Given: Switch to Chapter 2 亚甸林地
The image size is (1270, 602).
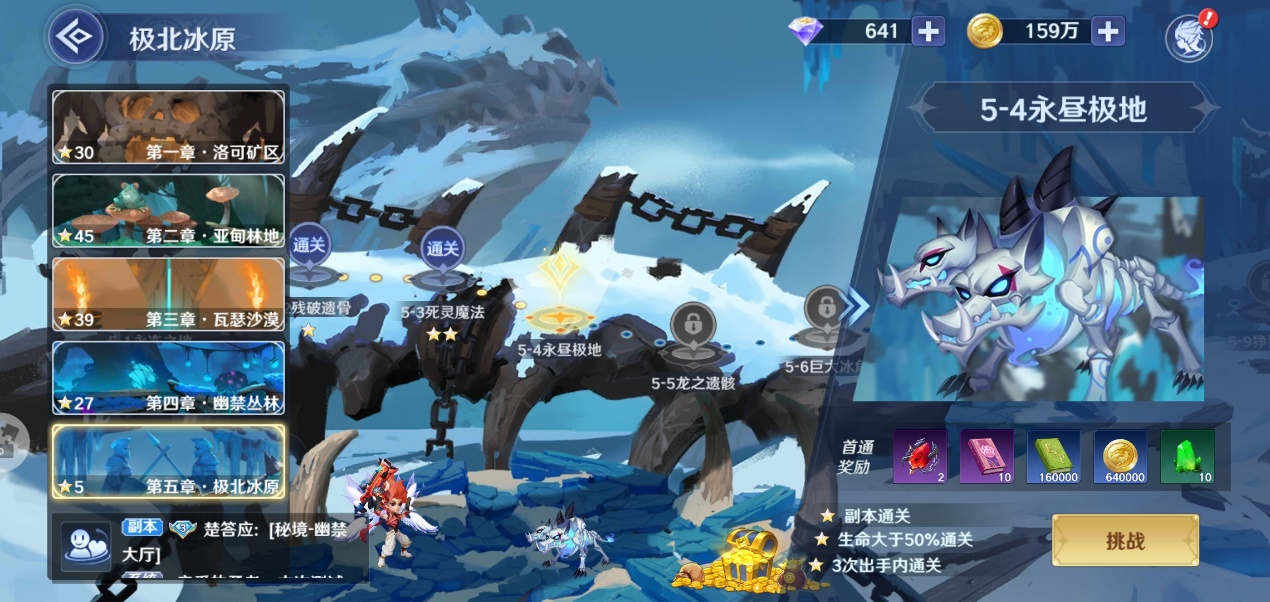Looking at the screenshot, I should [x=168, y=210].
